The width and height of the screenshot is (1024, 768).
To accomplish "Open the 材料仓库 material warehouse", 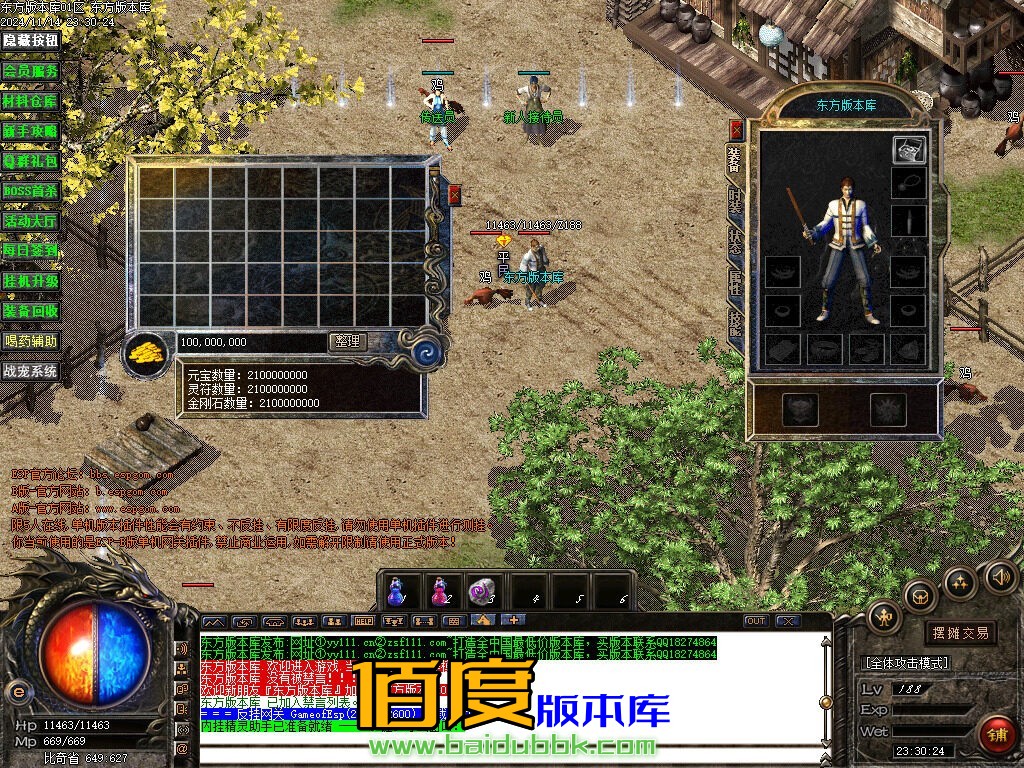I will pos(31,101).
